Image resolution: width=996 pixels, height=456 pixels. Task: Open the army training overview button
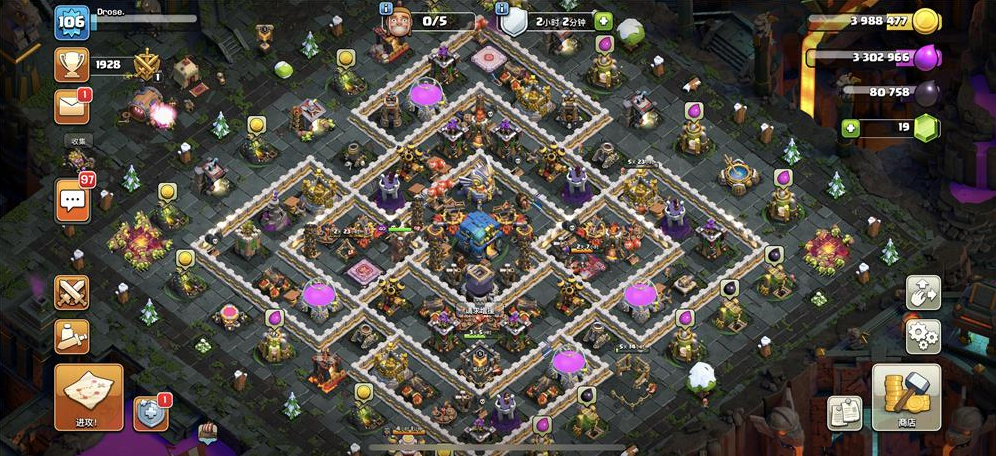[72, 335]
